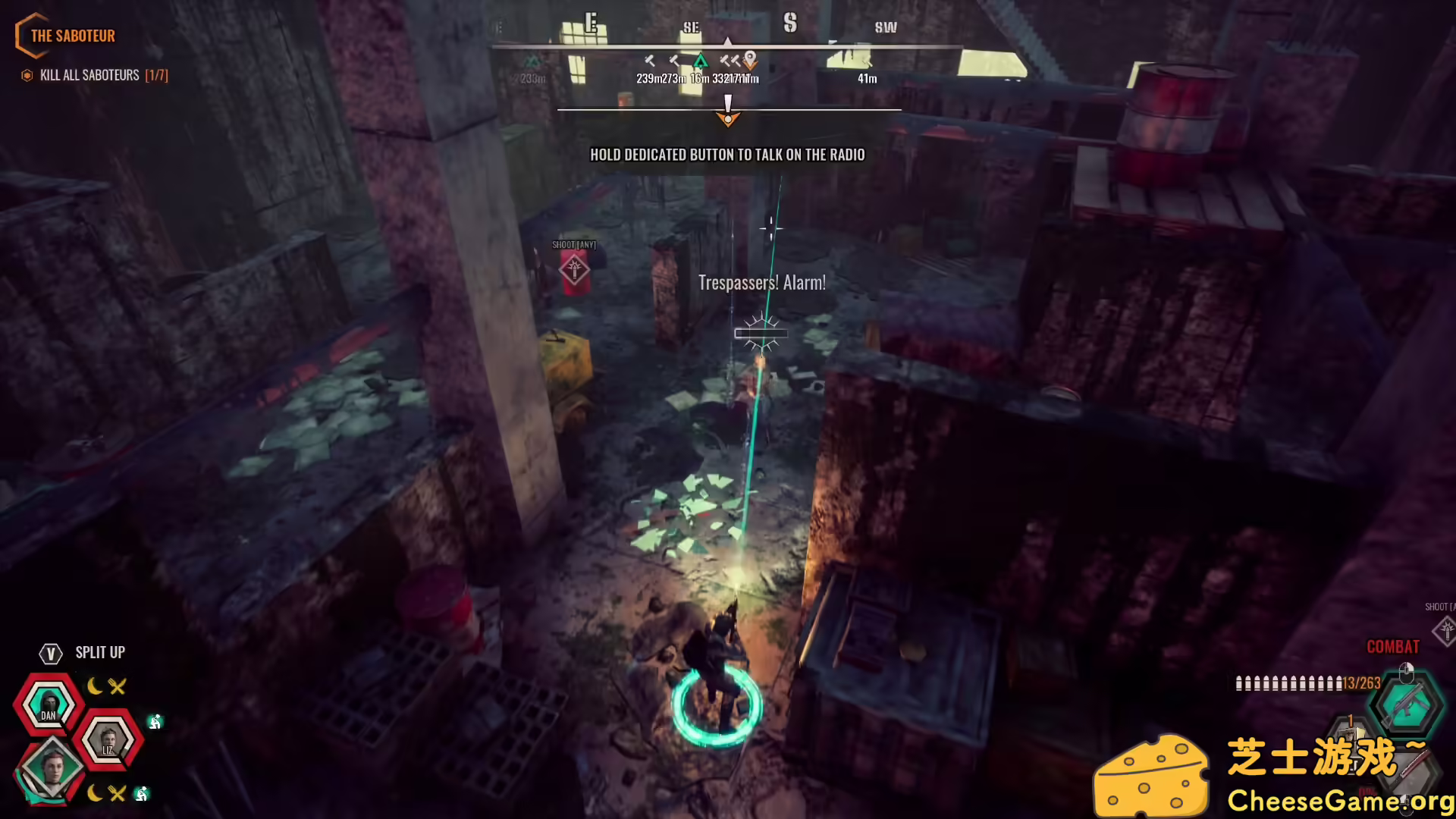Click the red shoot target marker

click(574, 269)
